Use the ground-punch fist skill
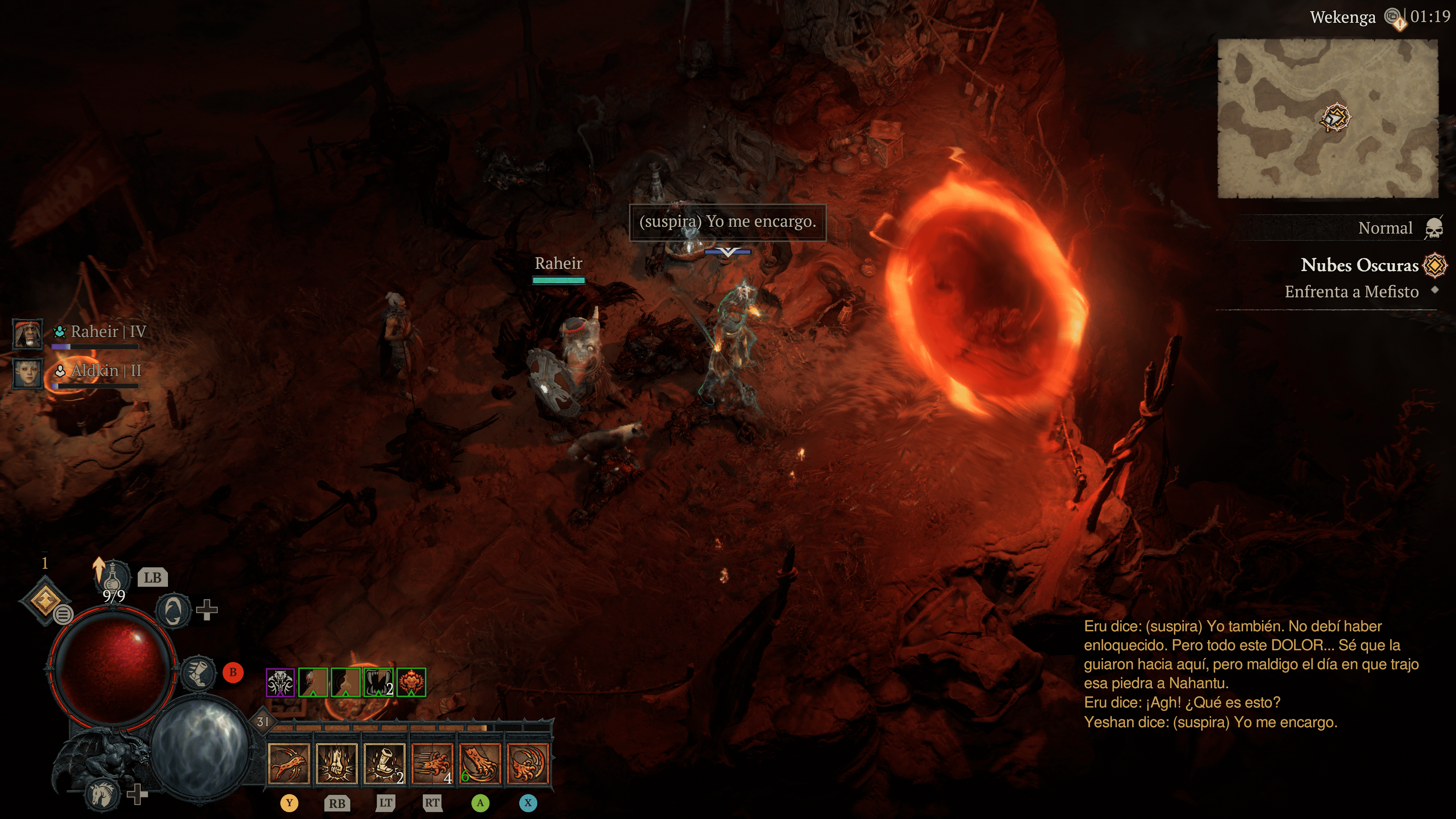Screen dimensions: 1456x819 [x=337, y=764]
